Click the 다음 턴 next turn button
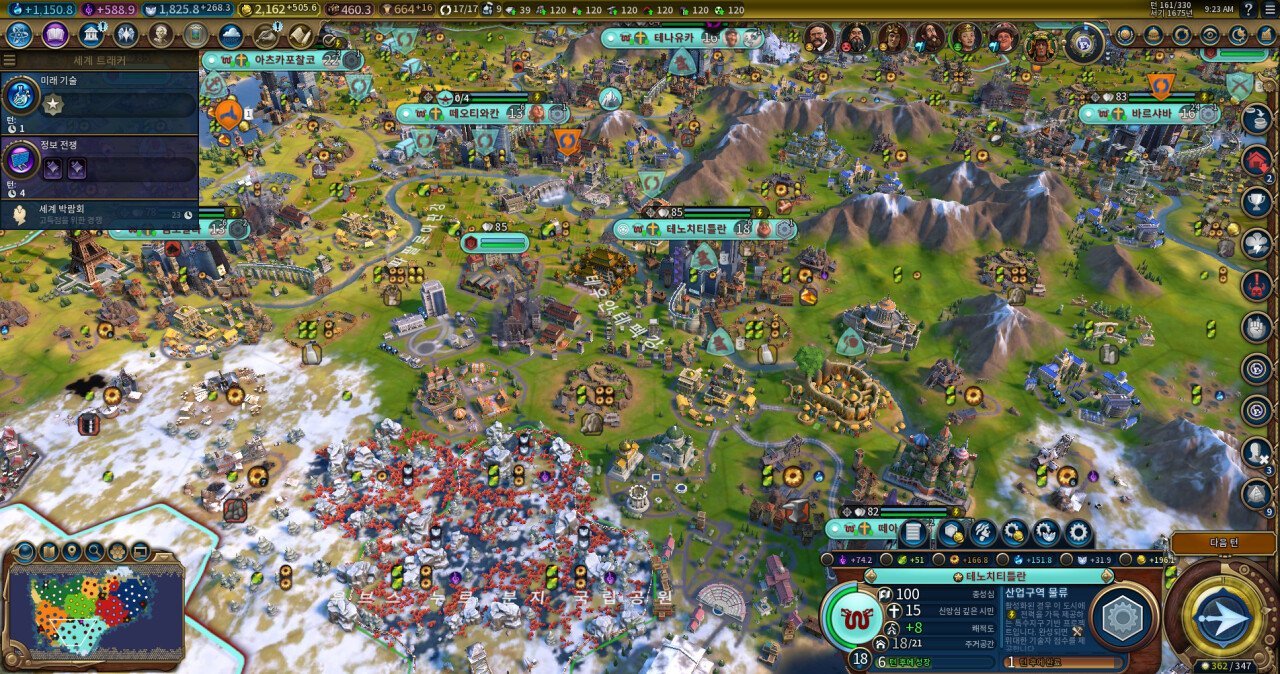Screen dimensions: 1280x674 pyautogui.click(x=1223, y=543)
